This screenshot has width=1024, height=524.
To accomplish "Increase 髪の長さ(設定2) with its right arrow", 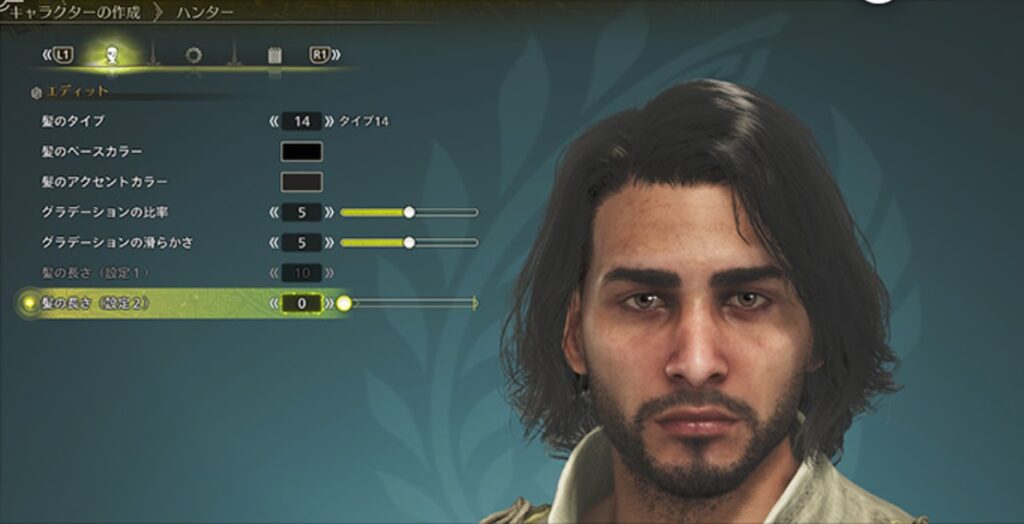I will coord(328,303).
